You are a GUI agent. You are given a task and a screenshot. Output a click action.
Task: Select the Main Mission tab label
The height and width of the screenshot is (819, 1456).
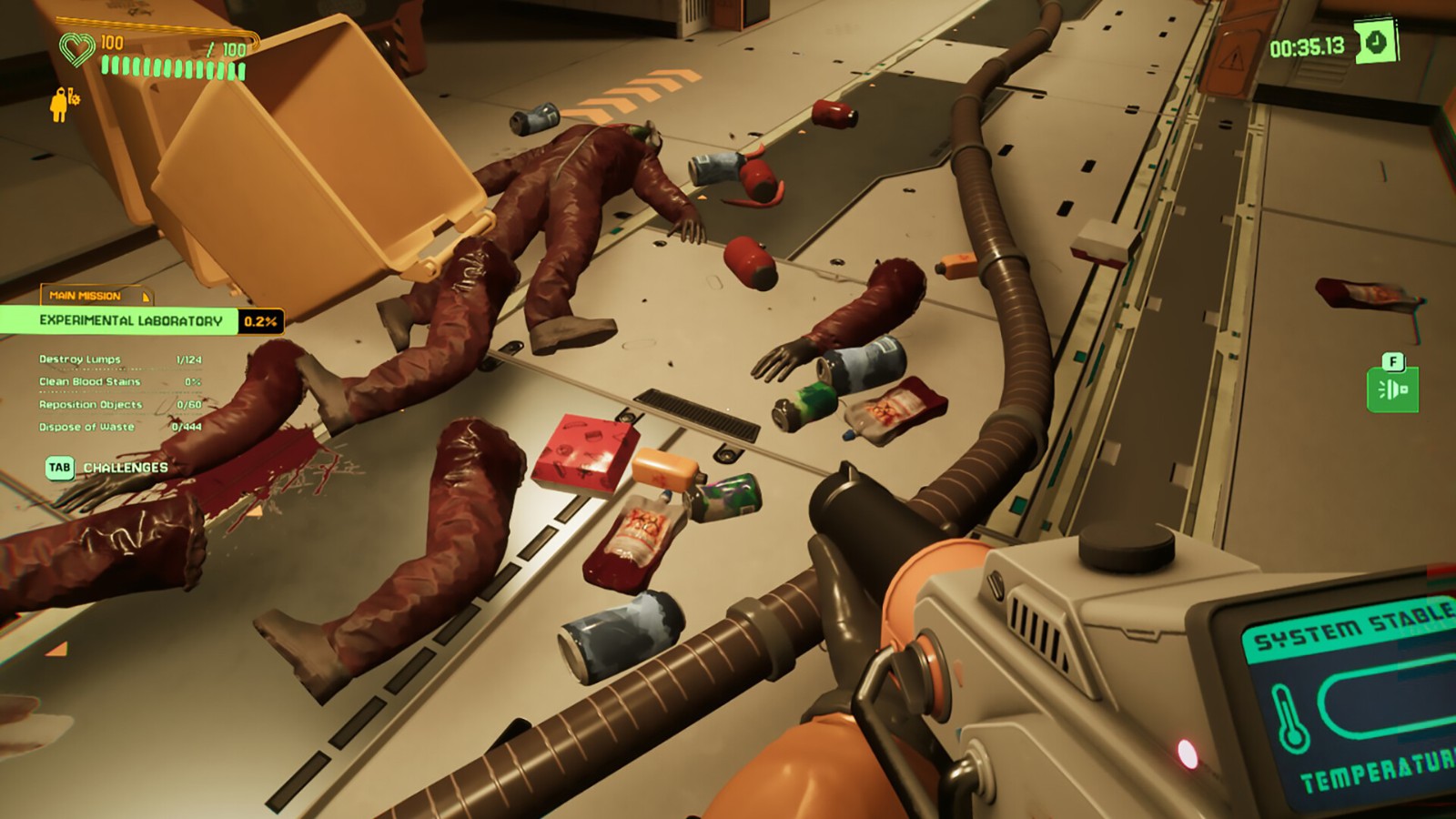86,296
